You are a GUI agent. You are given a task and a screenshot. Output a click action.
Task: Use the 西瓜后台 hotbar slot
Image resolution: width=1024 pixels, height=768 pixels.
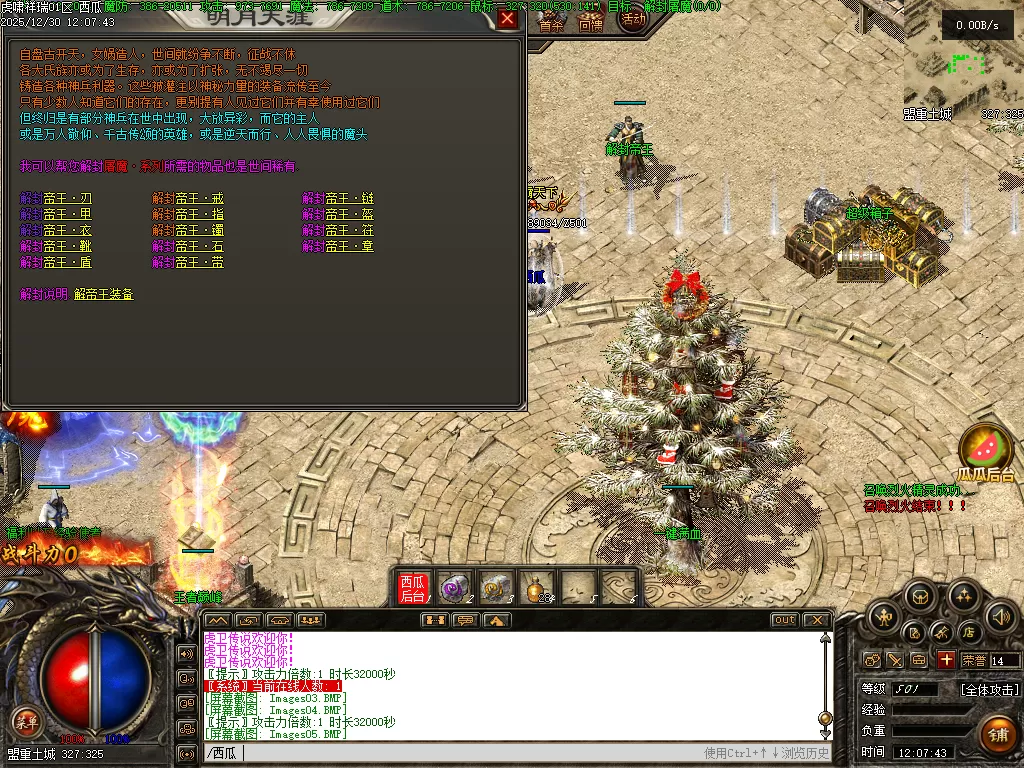pos(412,588)
